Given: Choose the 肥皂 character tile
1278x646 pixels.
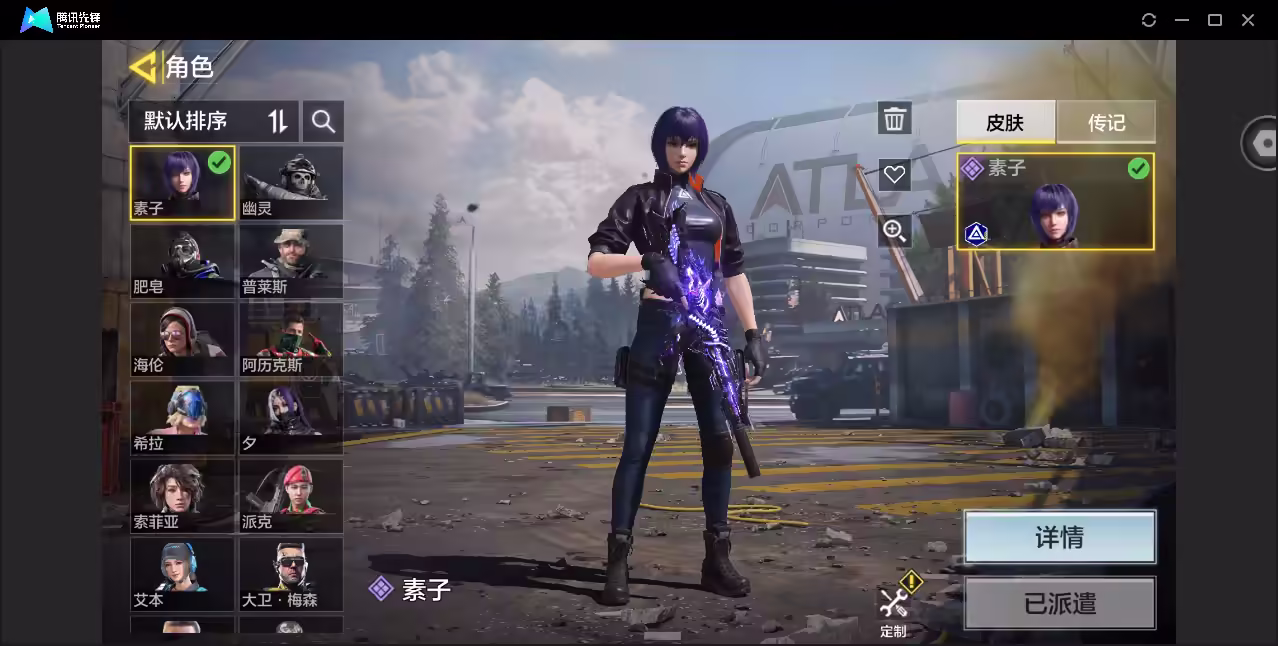Looking at the screenshot, I should [x=182, y=261].
